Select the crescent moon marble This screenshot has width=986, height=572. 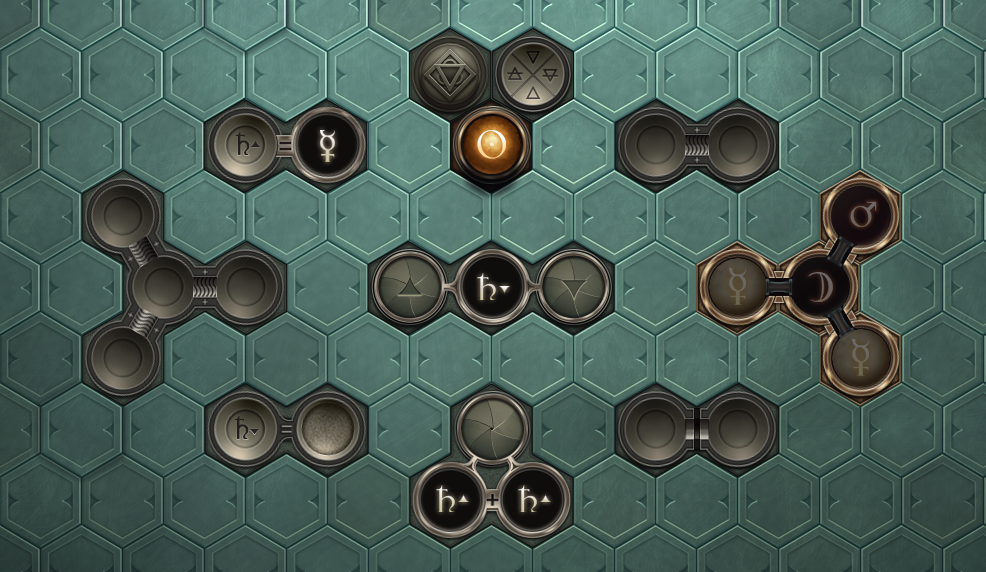pyautogui.click(x=819, y=287)
